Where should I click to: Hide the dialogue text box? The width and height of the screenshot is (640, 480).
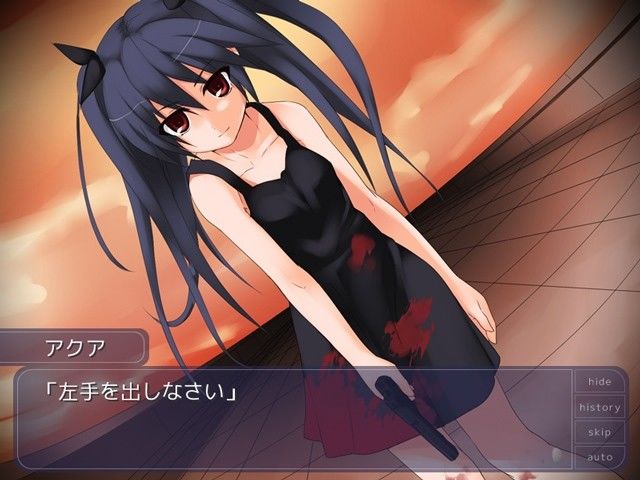click(599, 382)
